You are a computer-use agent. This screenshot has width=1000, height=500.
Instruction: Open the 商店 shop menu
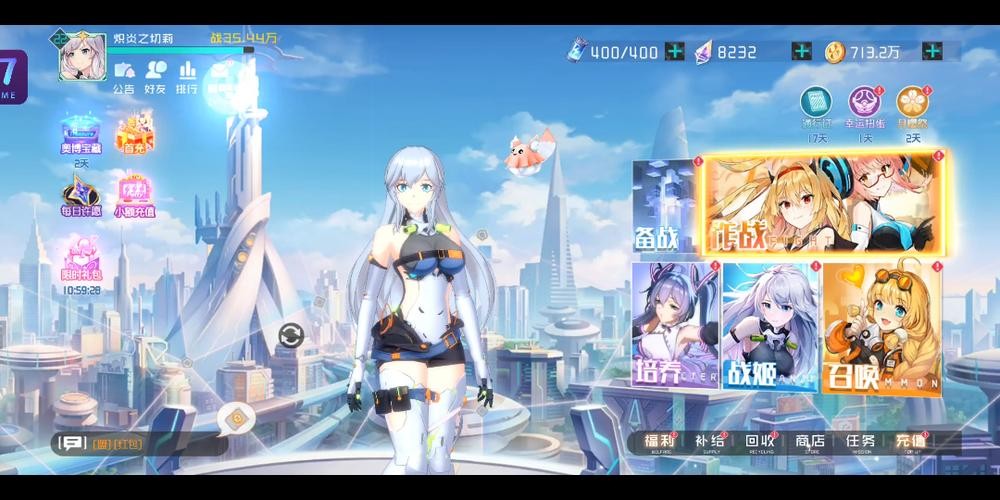tap(810, 442)
